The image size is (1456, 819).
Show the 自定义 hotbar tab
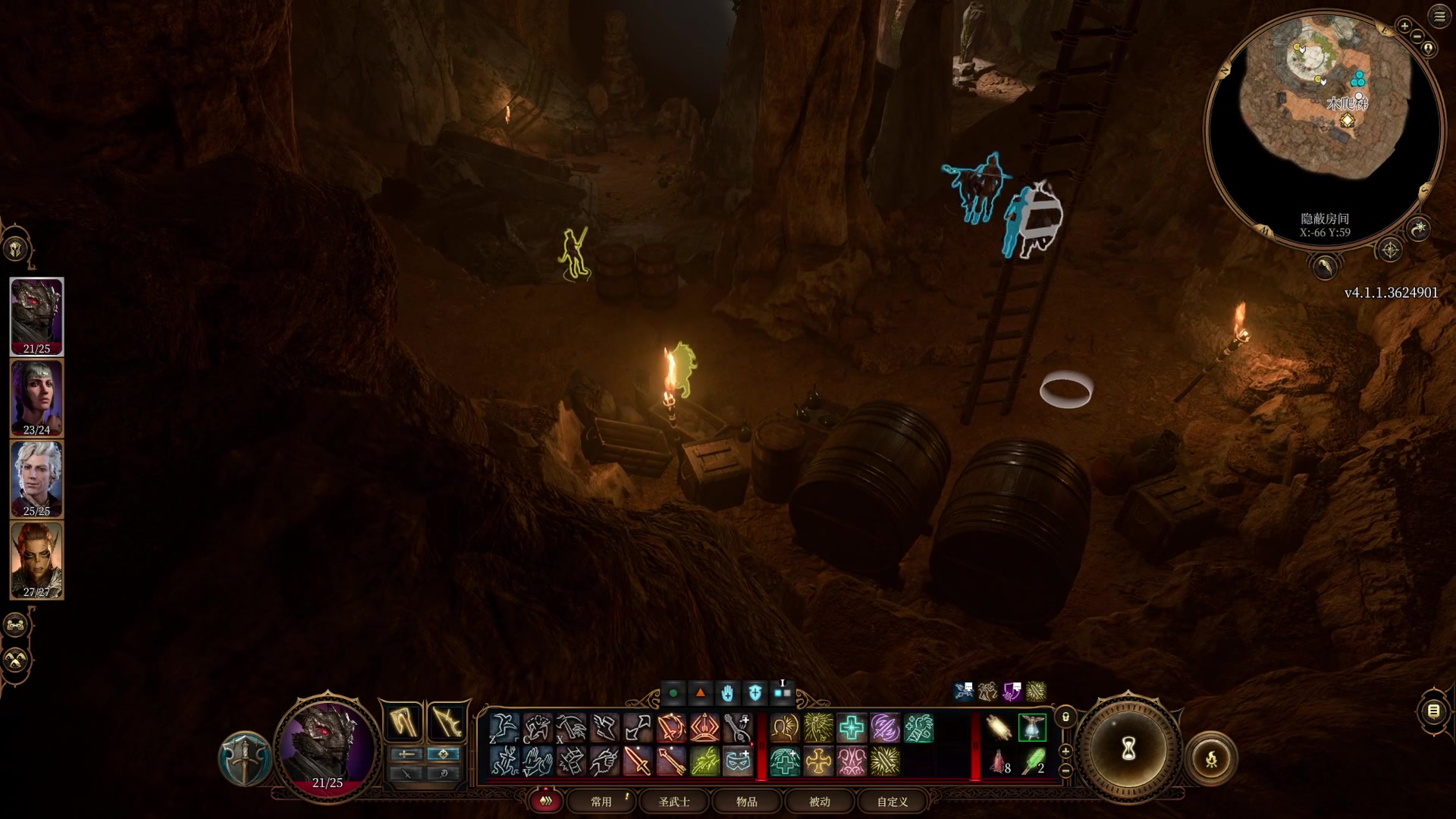[x=893, y=802]
